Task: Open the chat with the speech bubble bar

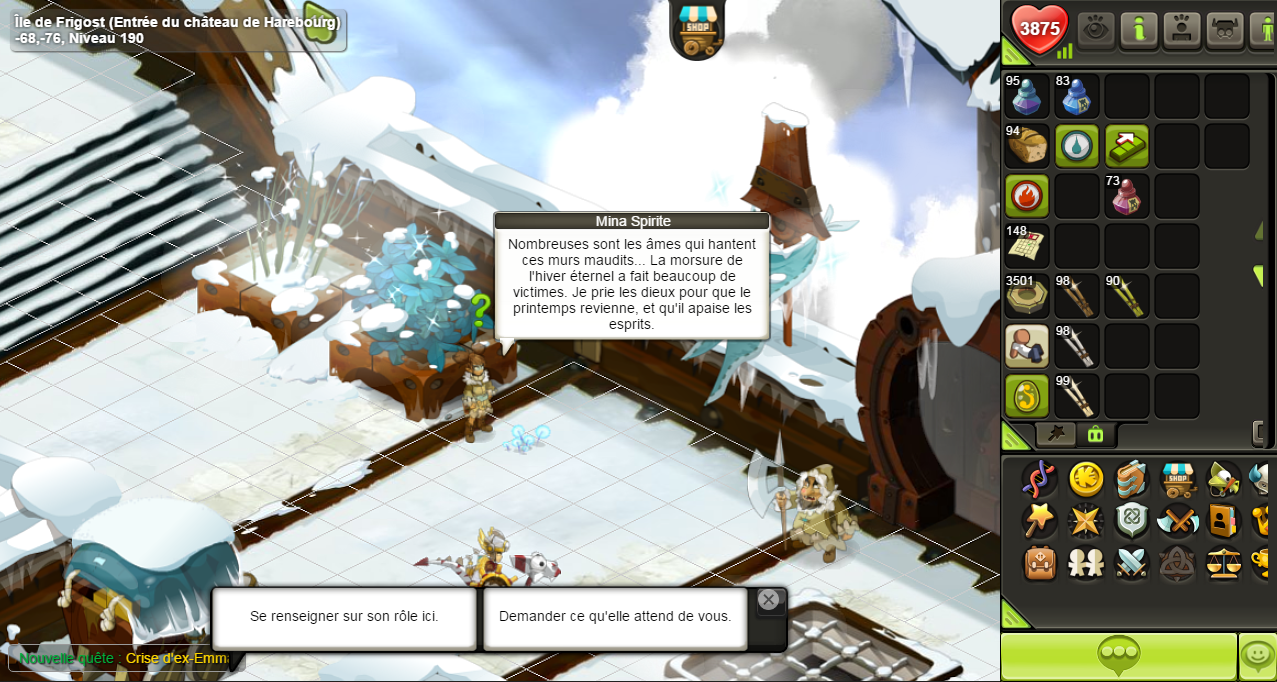Action: [x=1118, y=656]
